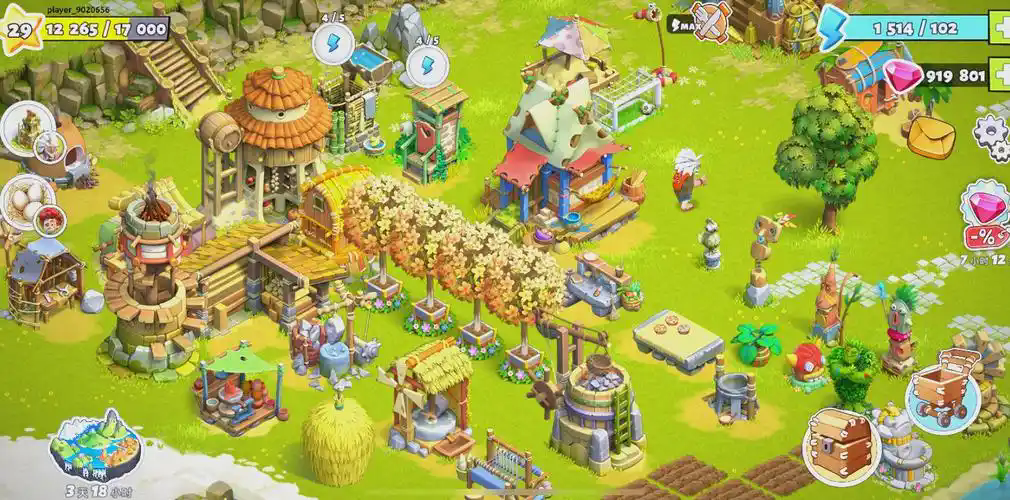Tap the level 29 star badge
The height and width of the screenshot is (500, 1010).
click(x=17, y=30)
